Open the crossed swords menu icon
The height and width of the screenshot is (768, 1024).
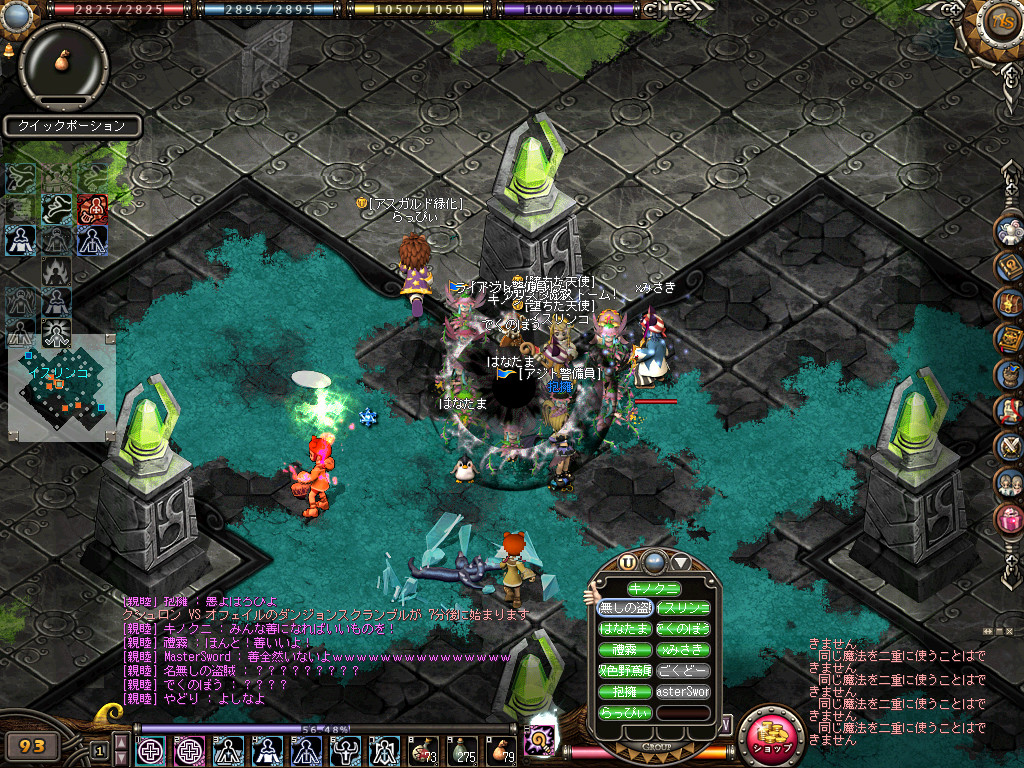[x=1009, y=445]
